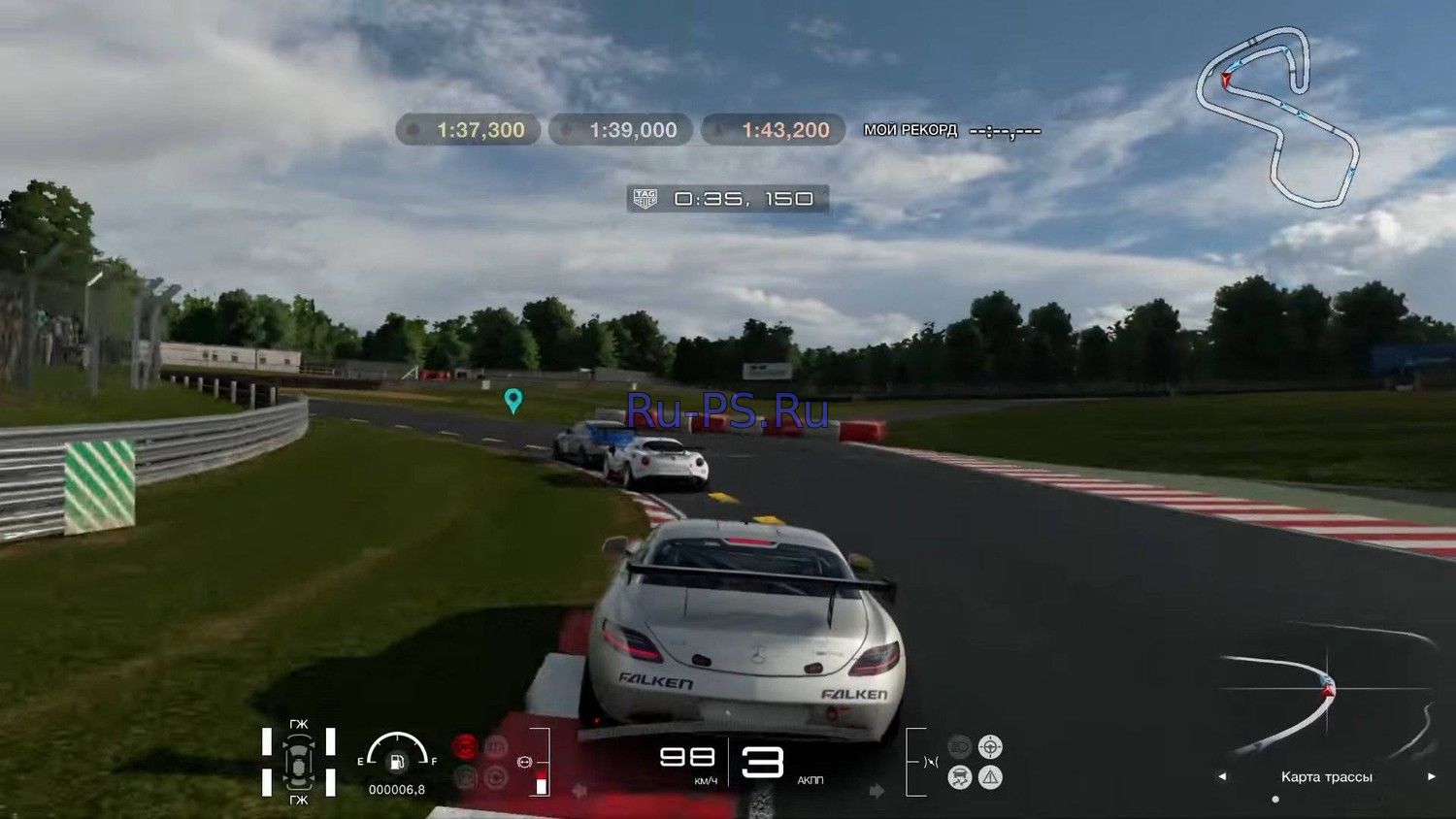Click the tyre wear car diagram

click(x=298, y=762)
